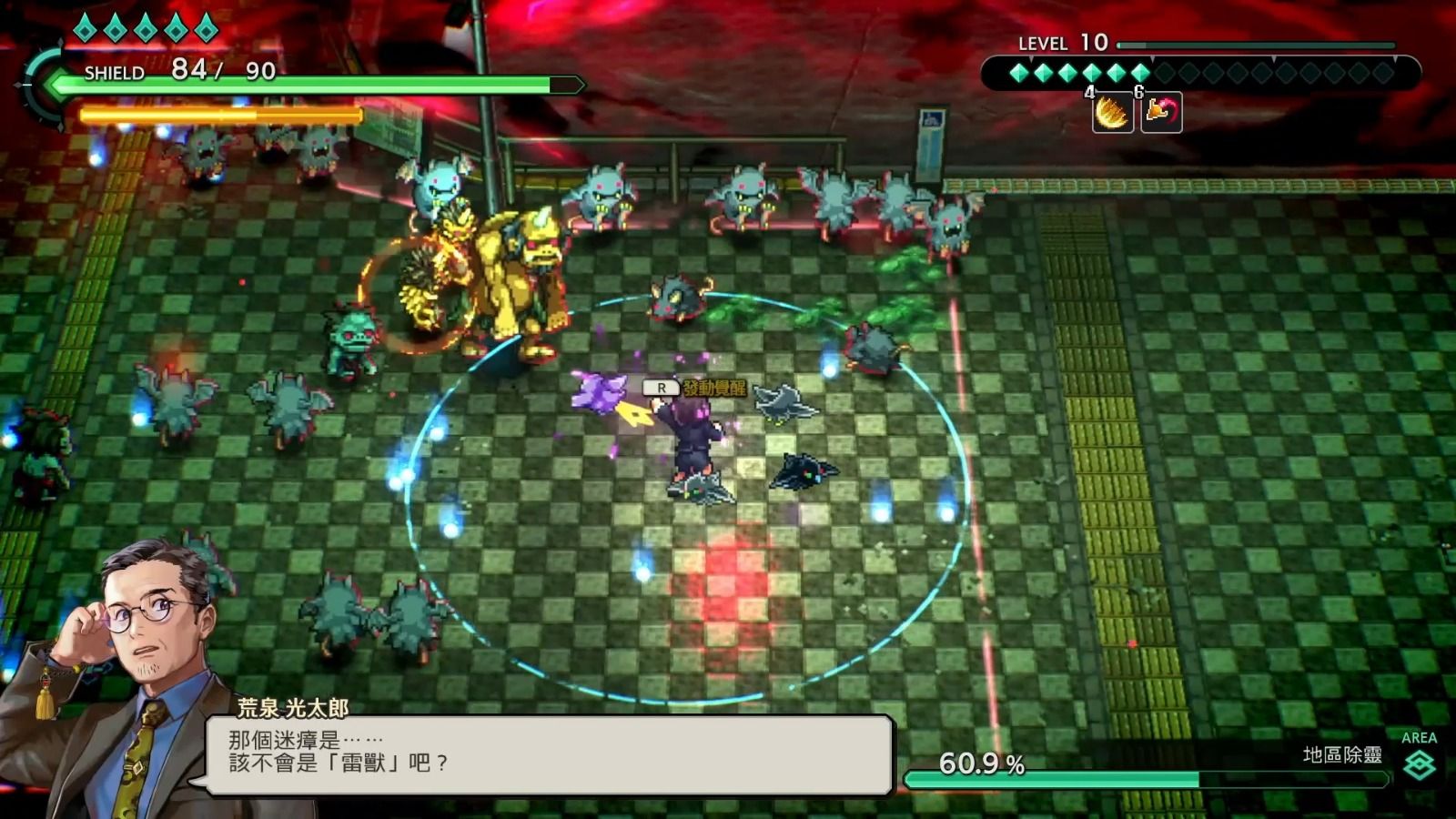1456x819 pixels.
Task: Activate the golden claw slash skill
Action: click(x=1112, y=114)
